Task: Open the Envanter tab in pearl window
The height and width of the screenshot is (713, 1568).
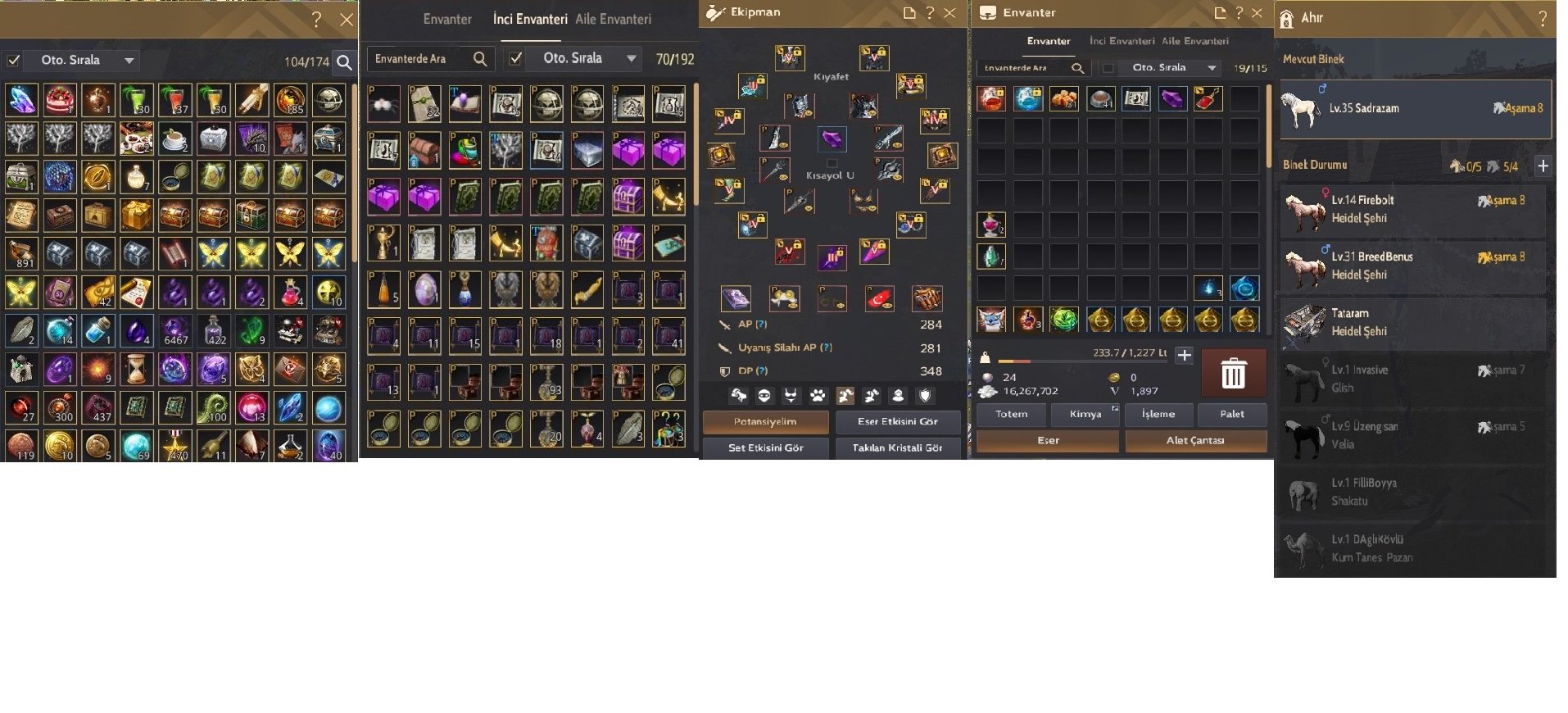Action: tap(447, 18)
